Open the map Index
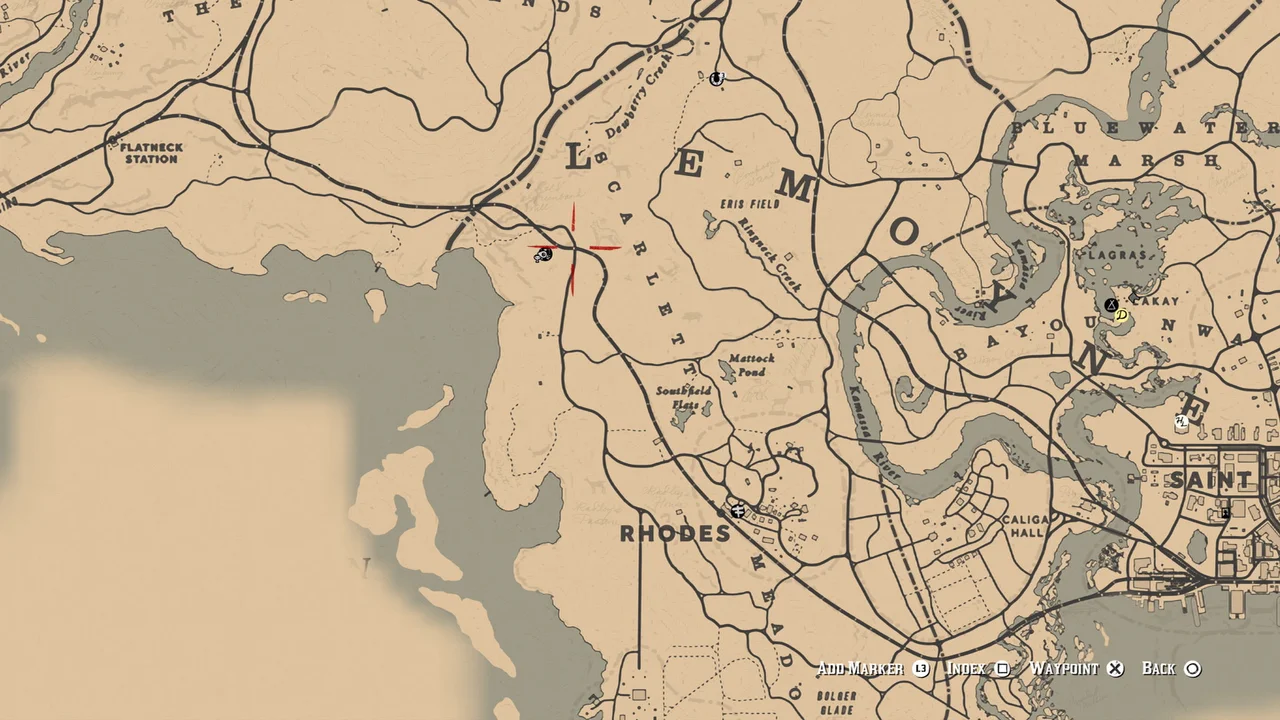1280x720 pixels. (x=966, y=668)
